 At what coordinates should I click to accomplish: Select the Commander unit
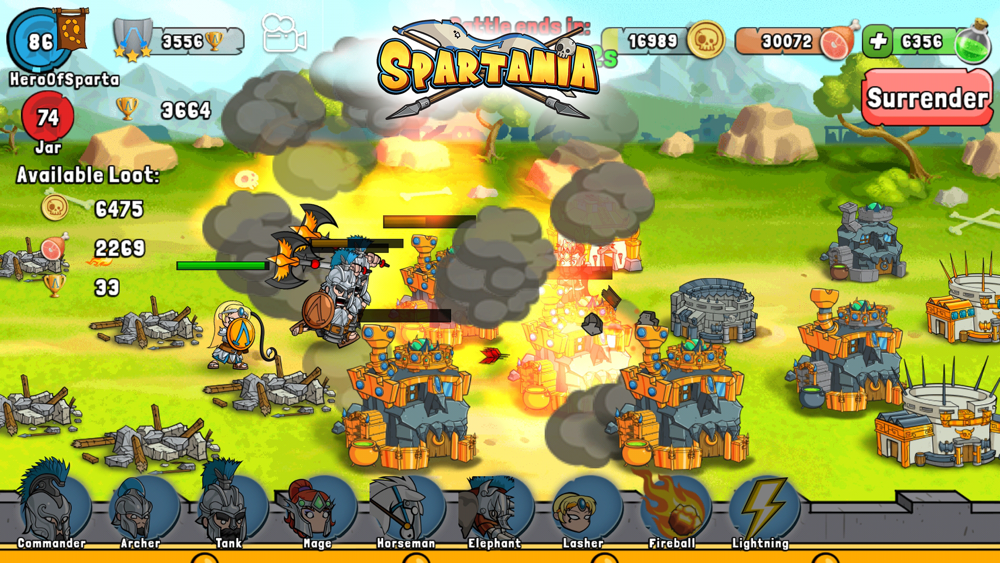[x=49, y=507]
